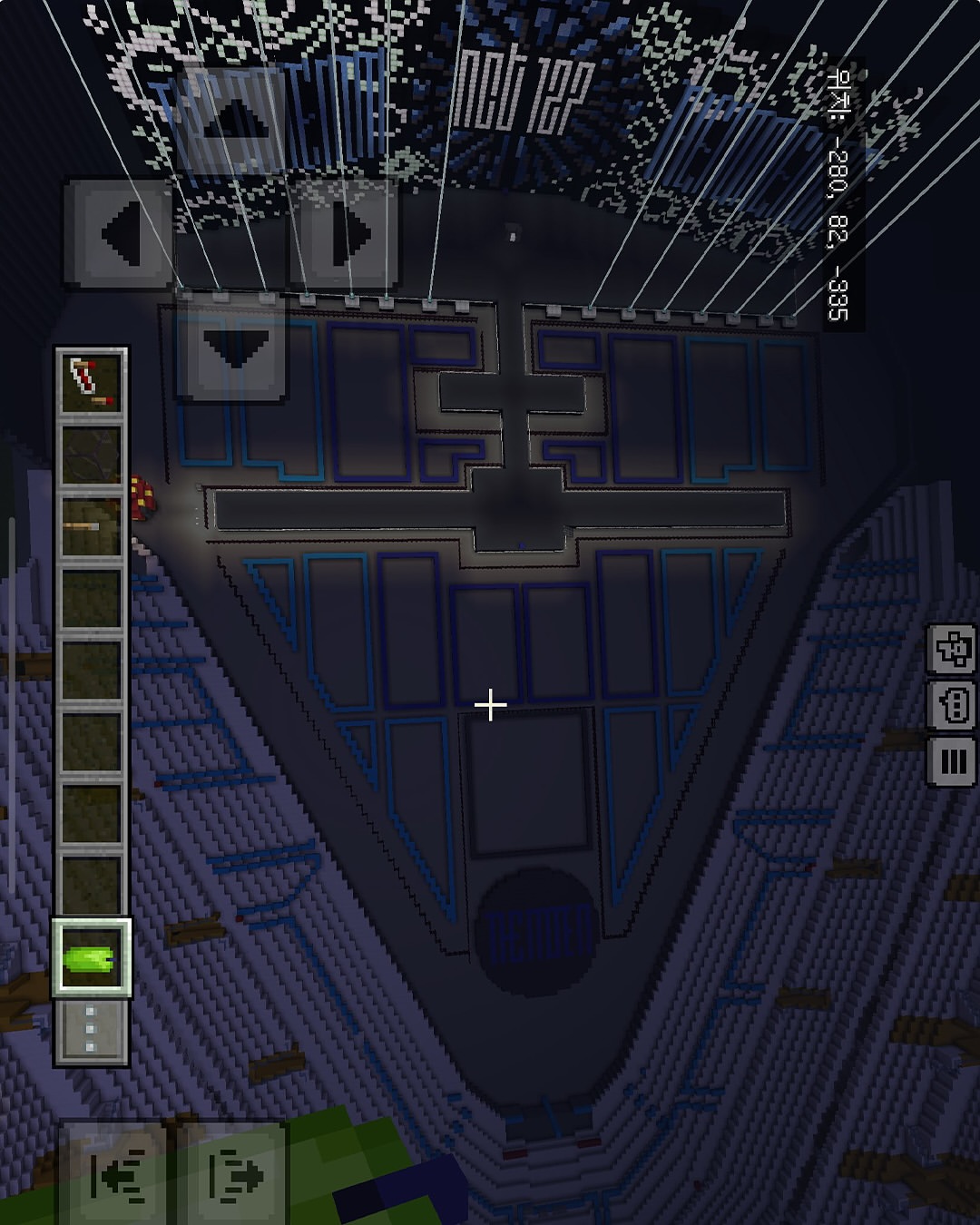Tap the bar button with right-pointing arrow
The width and height of the screenshot is (980, 1225).
234,1175
